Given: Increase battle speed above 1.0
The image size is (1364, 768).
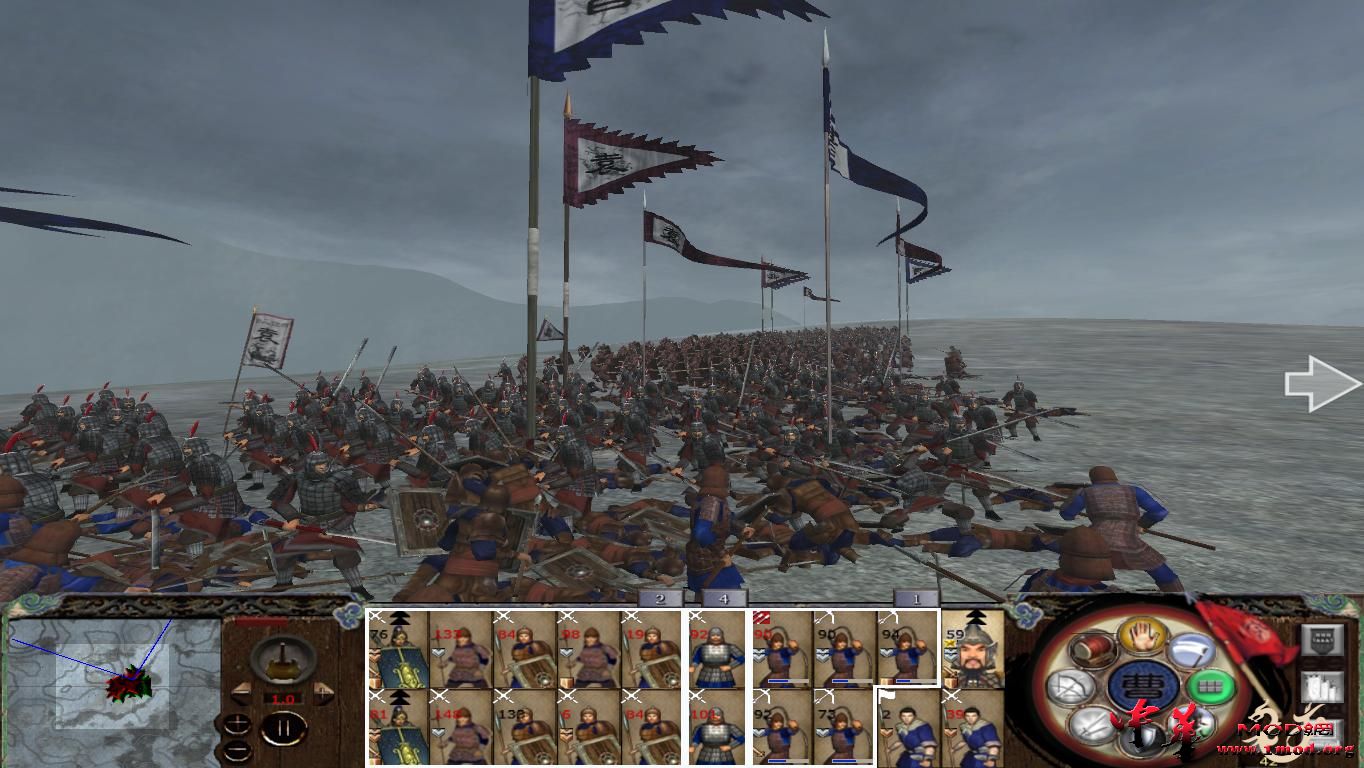Looking at the screenshot, I should click(323, 694).
